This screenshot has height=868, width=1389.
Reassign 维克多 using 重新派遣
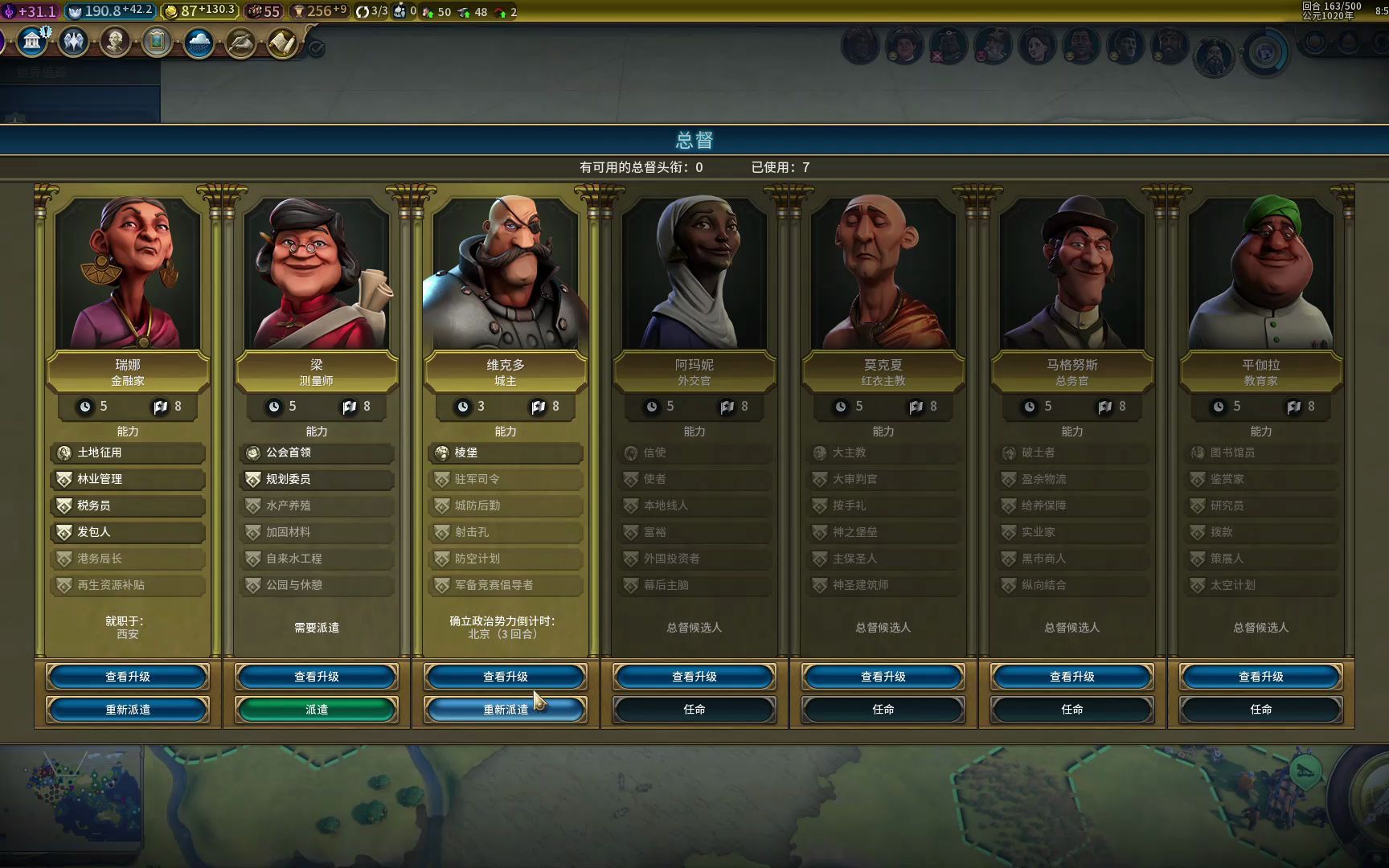(x=506, y=710)
